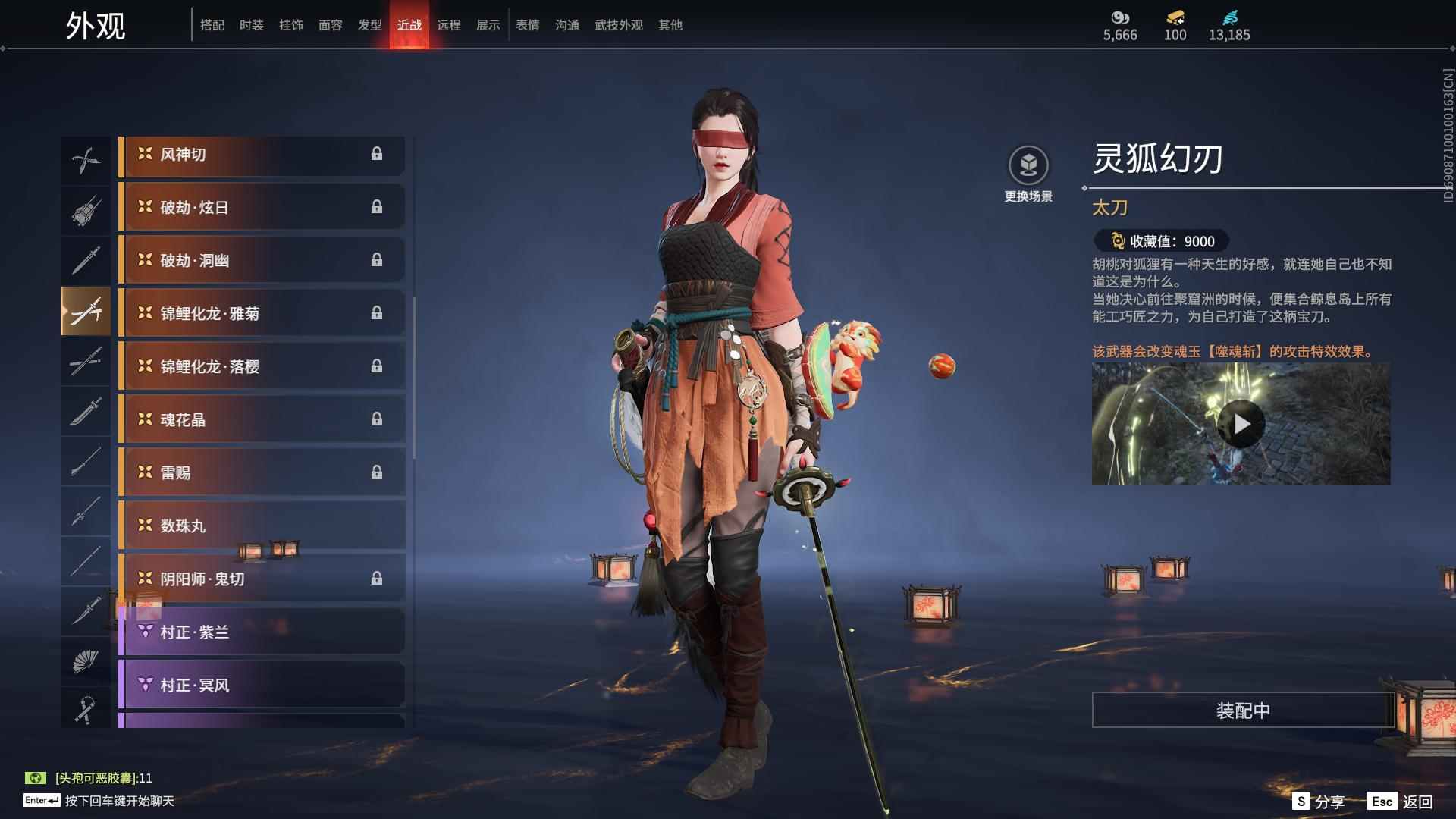
Task: Play the weapon effect preview video
Action: 1240,425
